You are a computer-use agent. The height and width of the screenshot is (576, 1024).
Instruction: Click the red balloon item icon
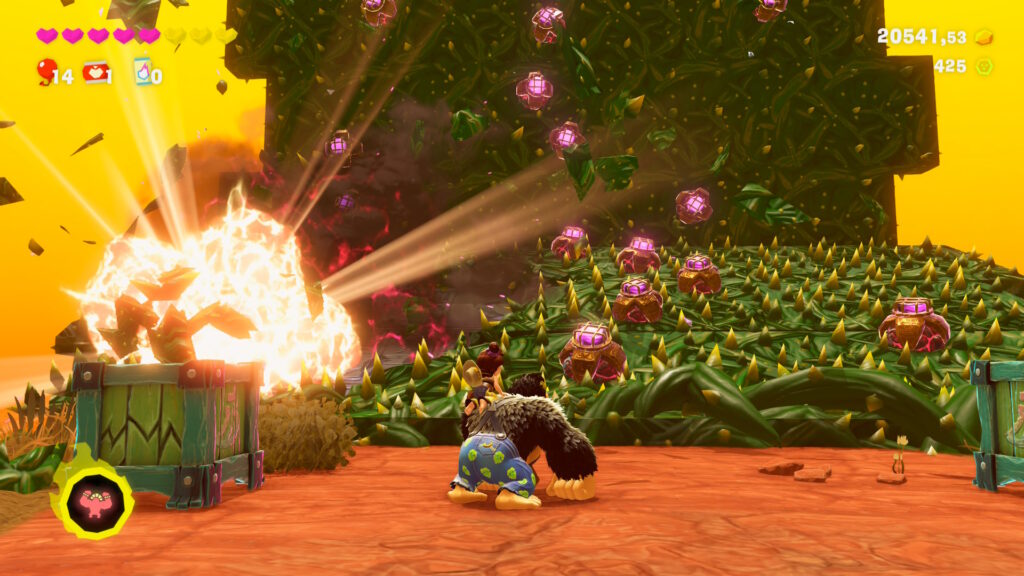(x=45, y=71)
